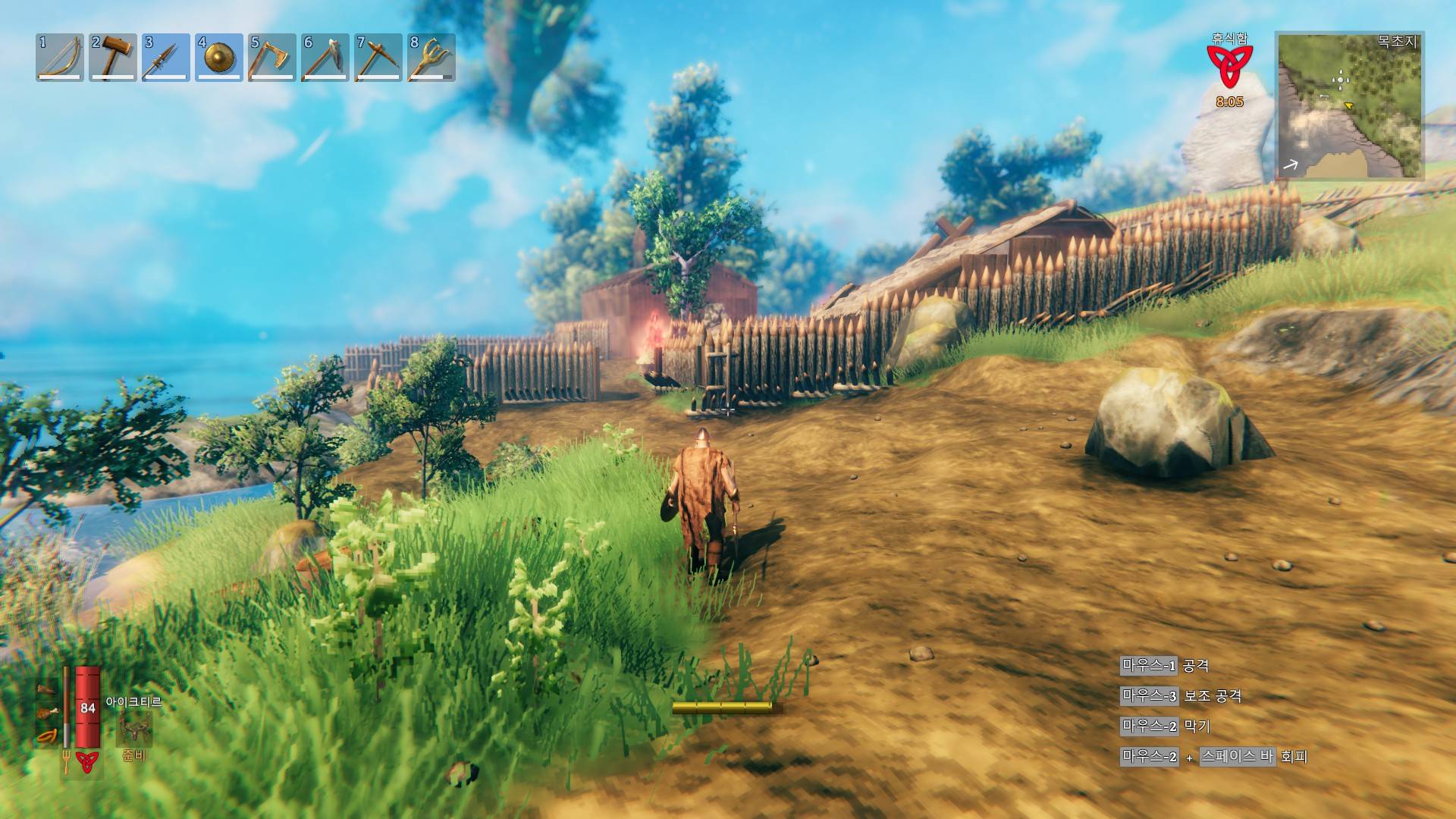Viewport: 1456px width, 819px height.
Task: Click the cooked meat drumstick food icon
Action: 49,713
